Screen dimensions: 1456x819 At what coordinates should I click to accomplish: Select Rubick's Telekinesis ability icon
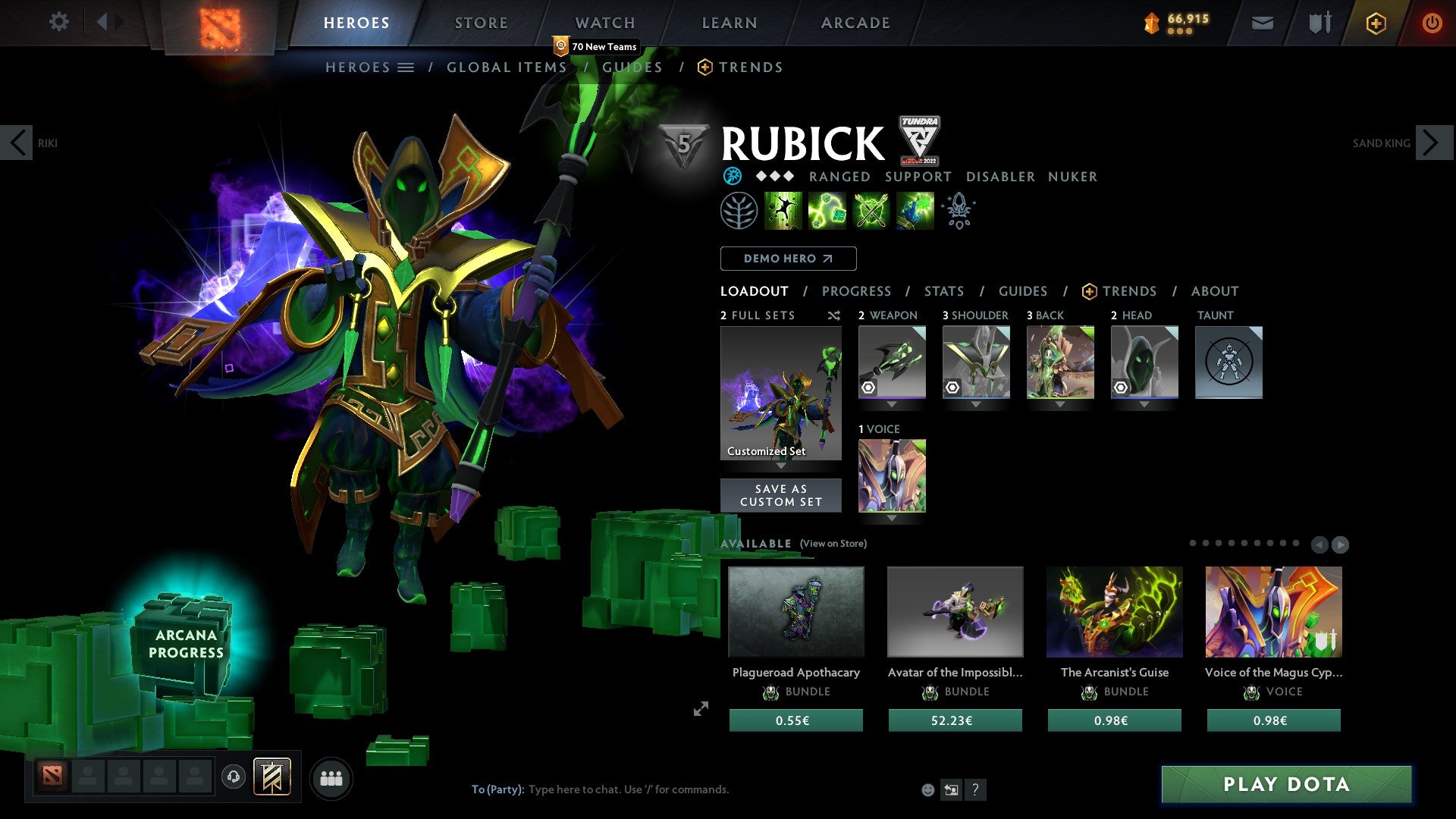pos(783,211)
